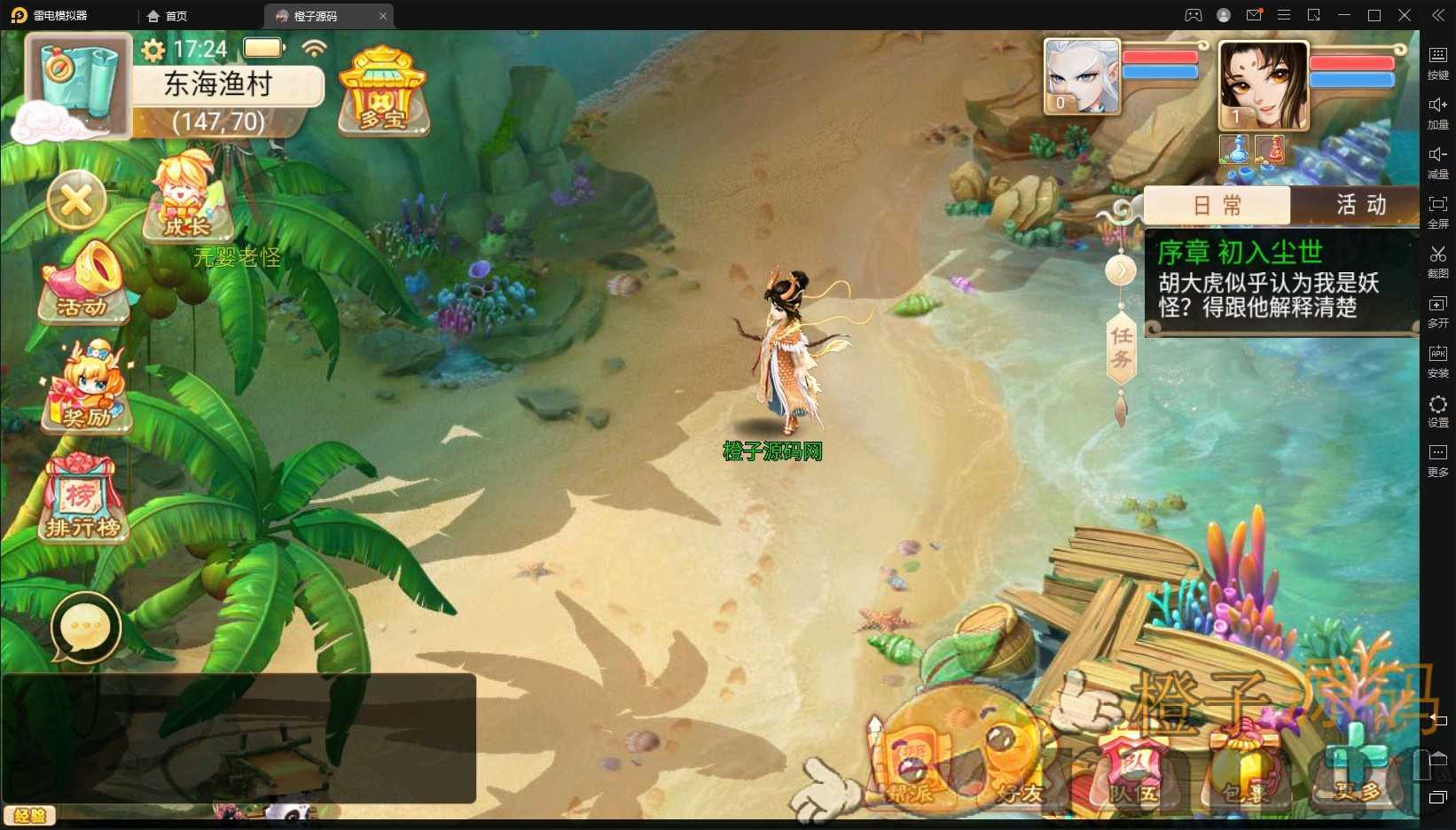
Task: Switch to the 活动 activity tab
Action: 1360,206
